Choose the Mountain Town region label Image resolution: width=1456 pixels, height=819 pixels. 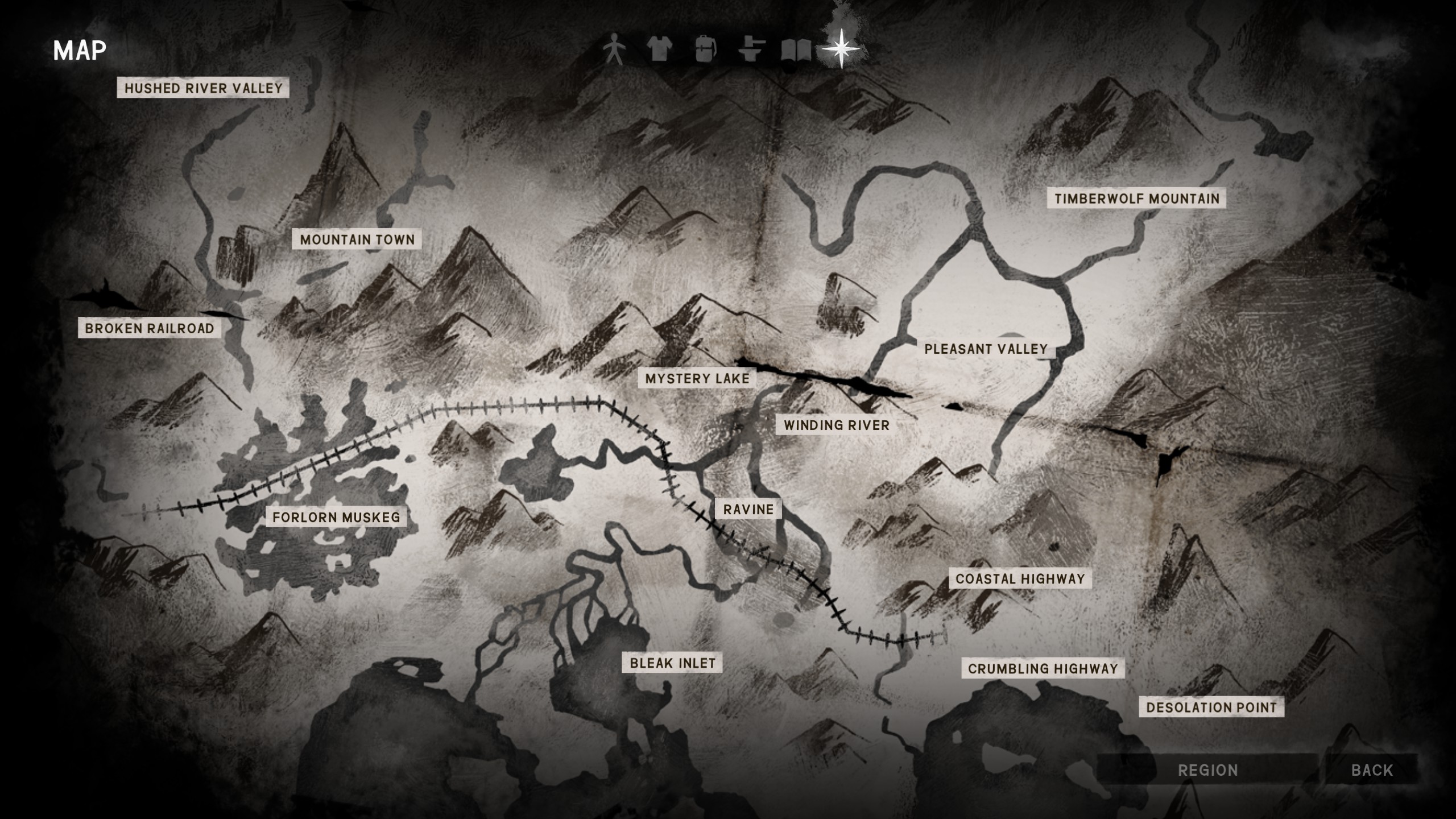[x=357, y=239]
